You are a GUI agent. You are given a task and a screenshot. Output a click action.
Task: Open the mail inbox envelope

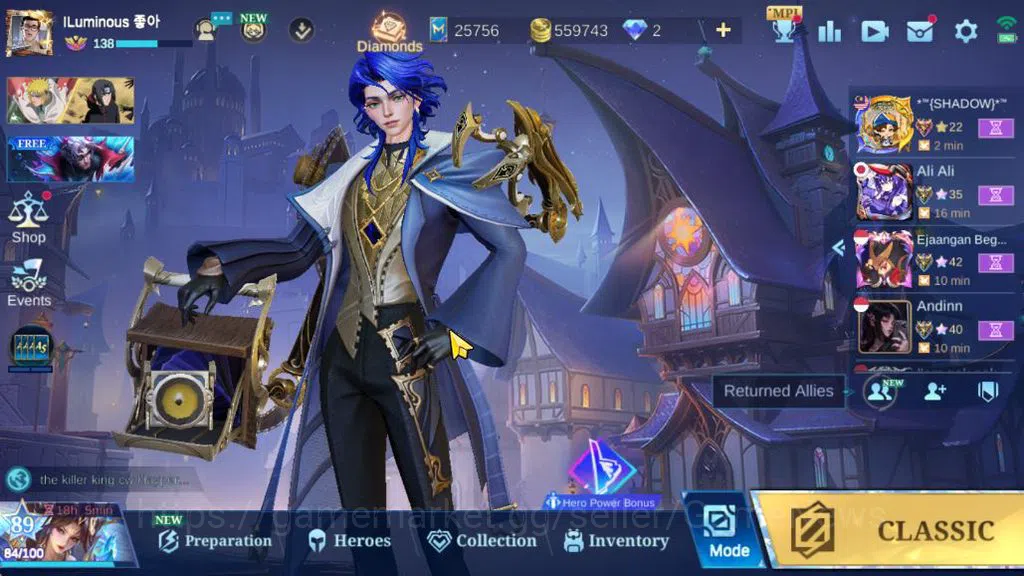coord(920,31)
